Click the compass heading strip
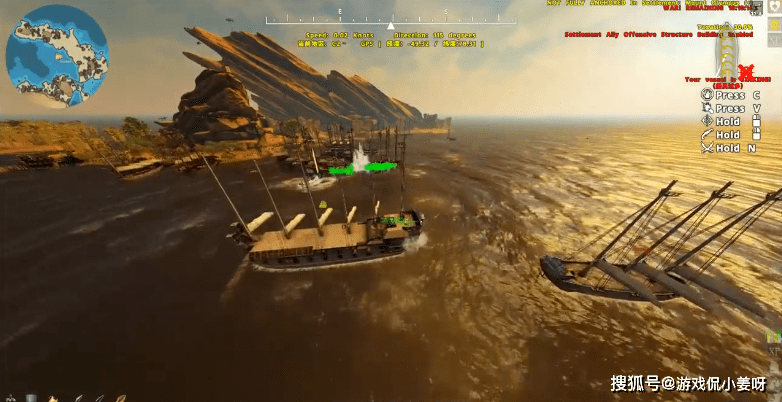The width and height of the screenshot is (782, 402). pos(391,22)
